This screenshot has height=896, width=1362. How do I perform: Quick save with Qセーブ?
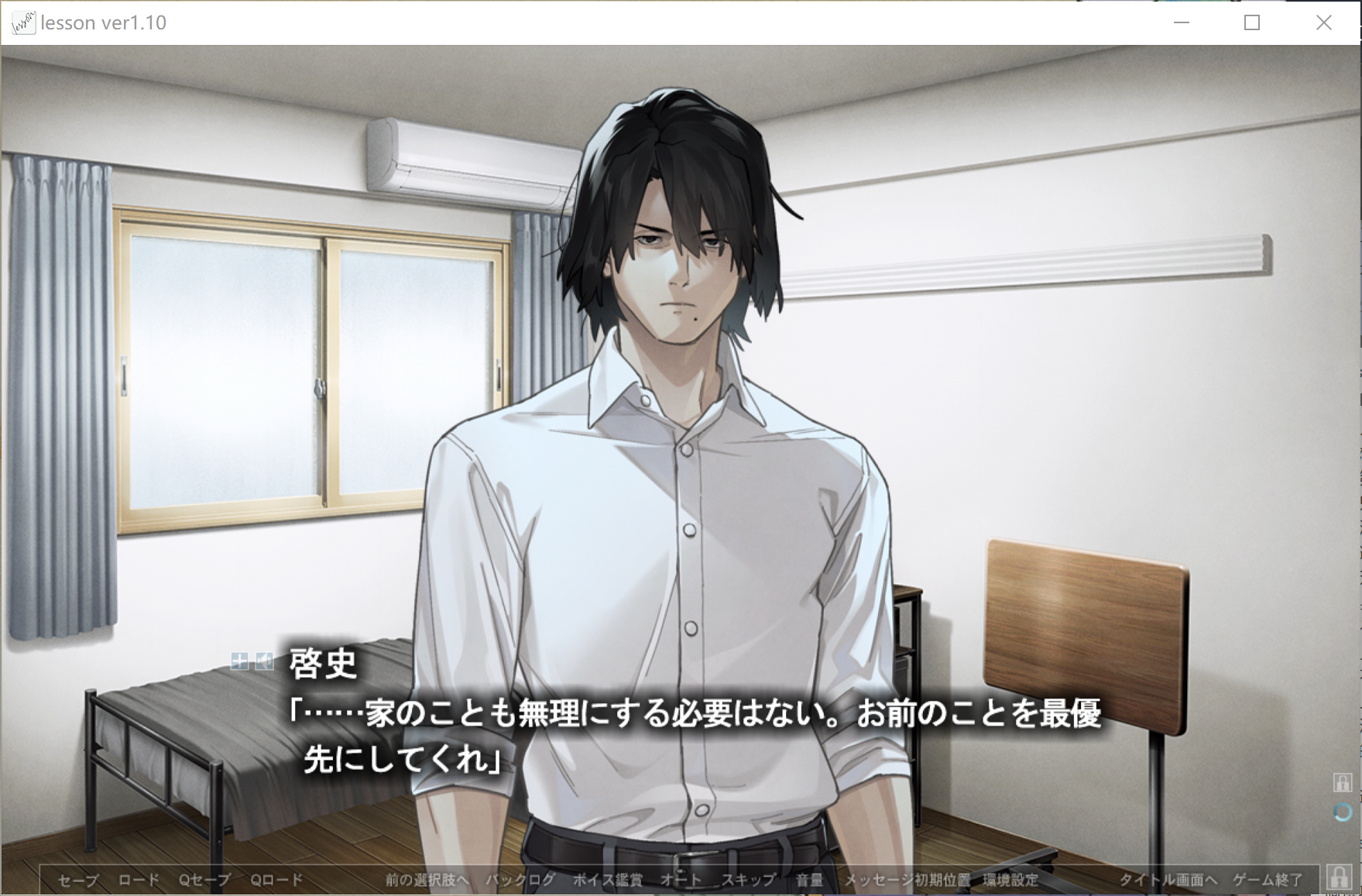pyautogui.click(x=204, y=880)
